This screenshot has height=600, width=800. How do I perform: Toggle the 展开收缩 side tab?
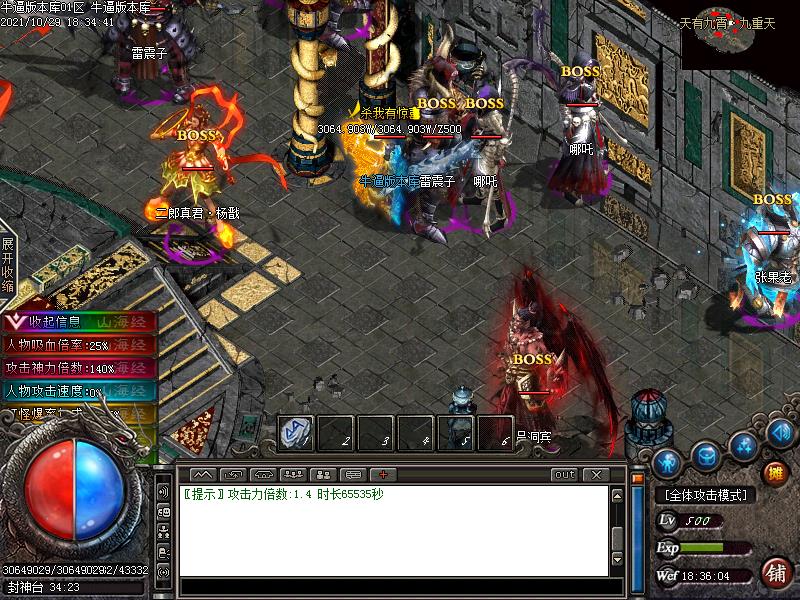(x=8, y=264)
